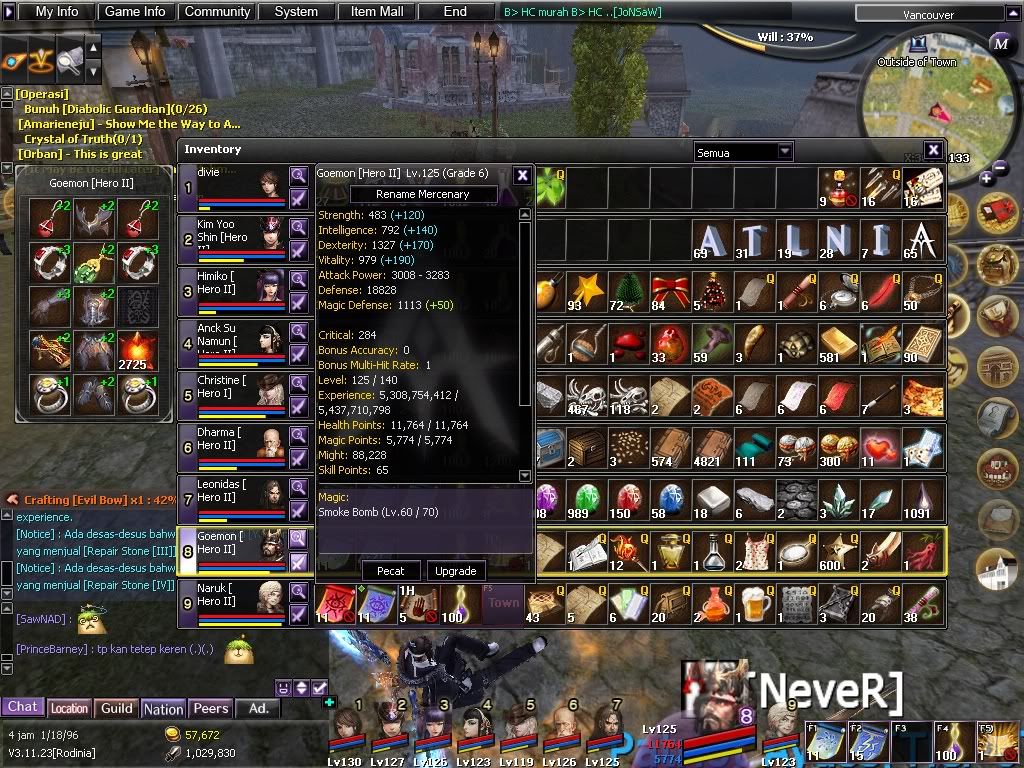The width and height of the screenshot is (1024, 768).
Task: Switch to the Peers chat tab
Action: [x=211, y=708]
